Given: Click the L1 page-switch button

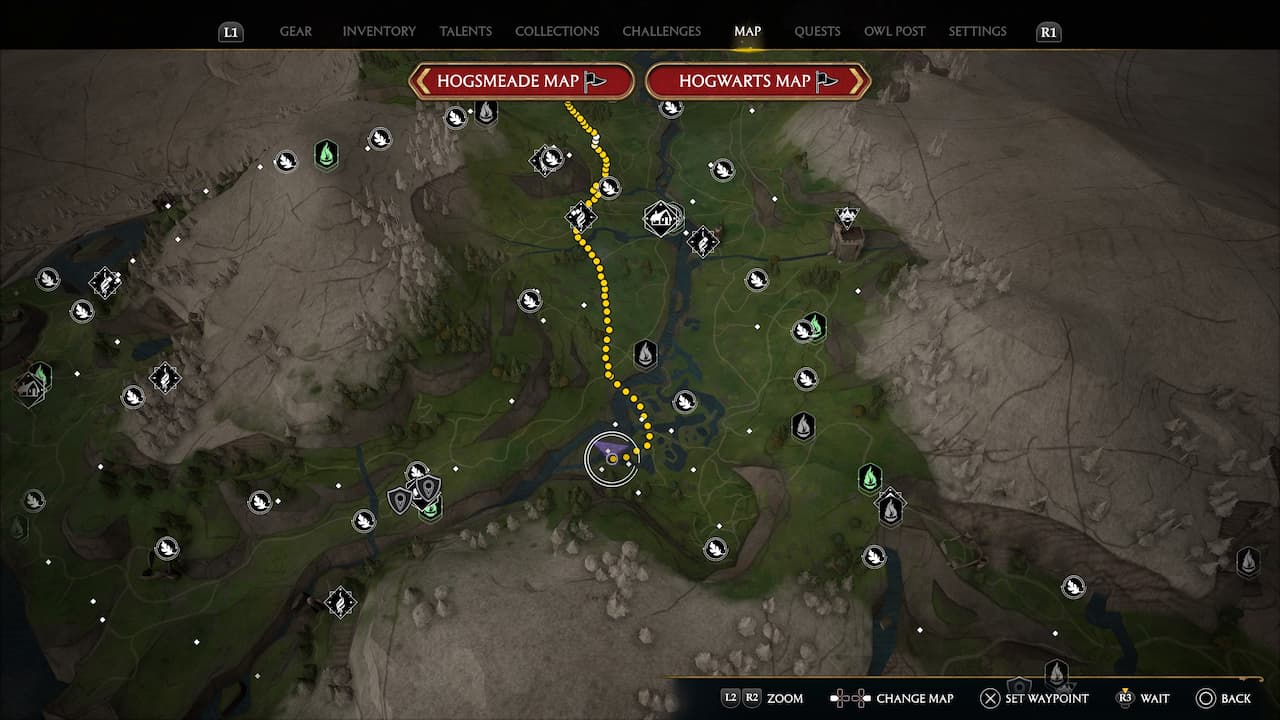Looking at the screenshot, I should click(x=230, y=31).
